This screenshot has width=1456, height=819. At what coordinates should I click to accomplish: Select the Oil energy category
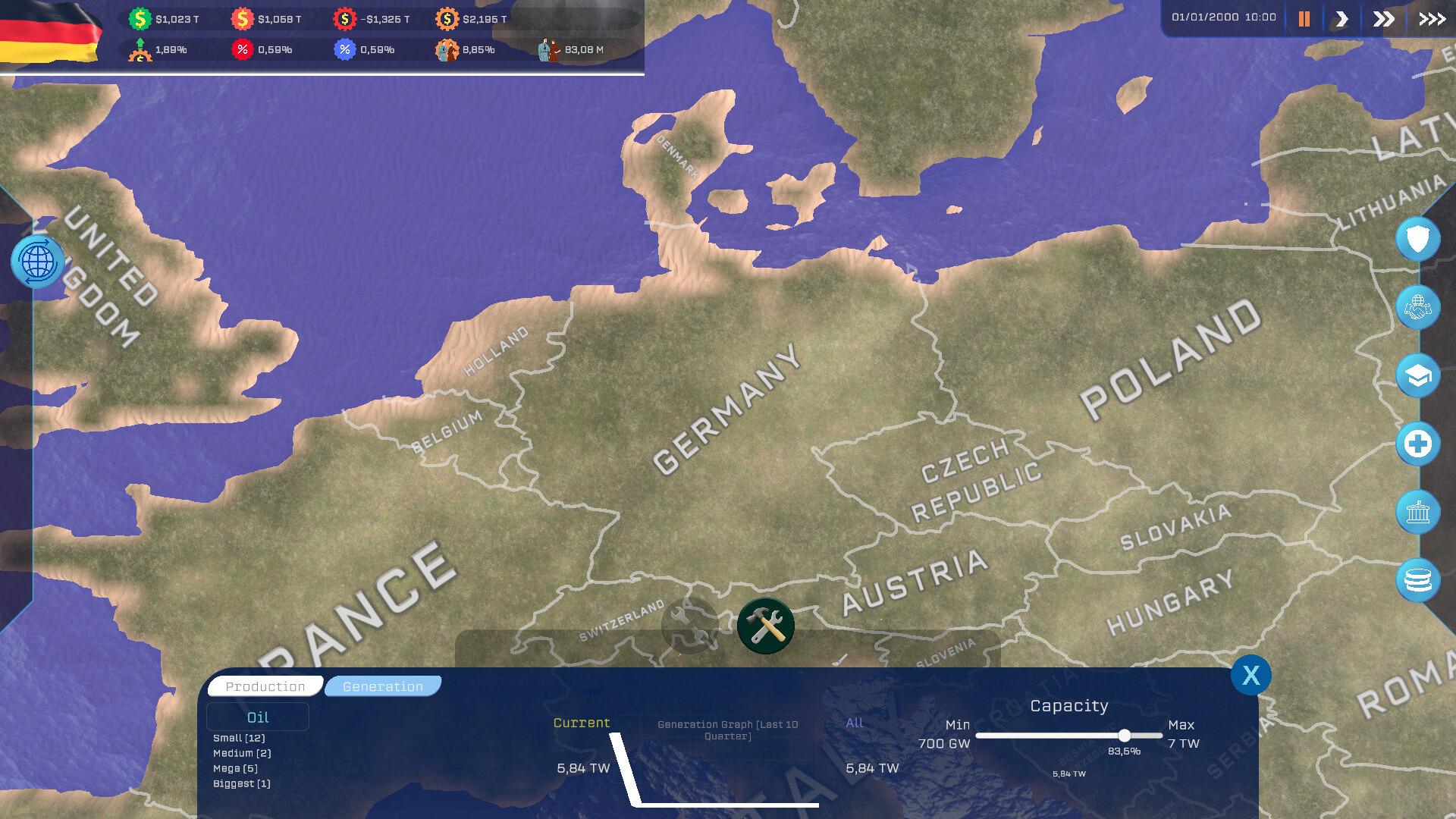tap(258, 717)
